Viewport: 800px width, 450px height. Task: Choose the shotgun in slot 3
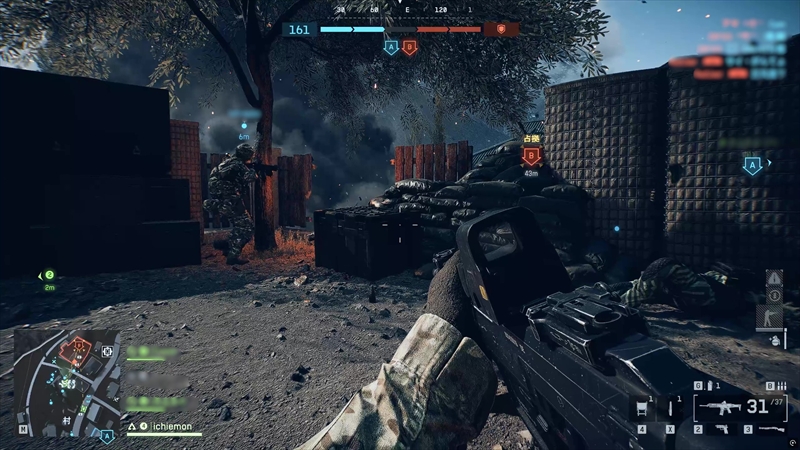[772, 430]
